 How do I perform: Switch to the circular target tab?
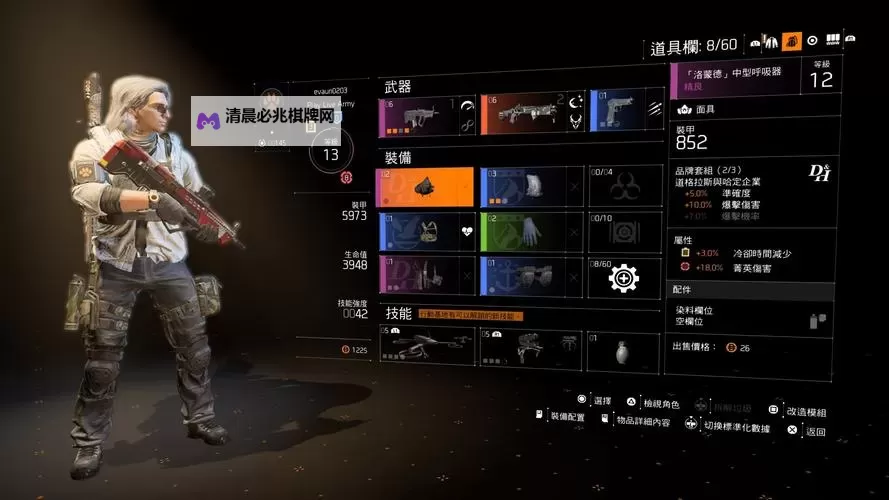pos(812,41)
